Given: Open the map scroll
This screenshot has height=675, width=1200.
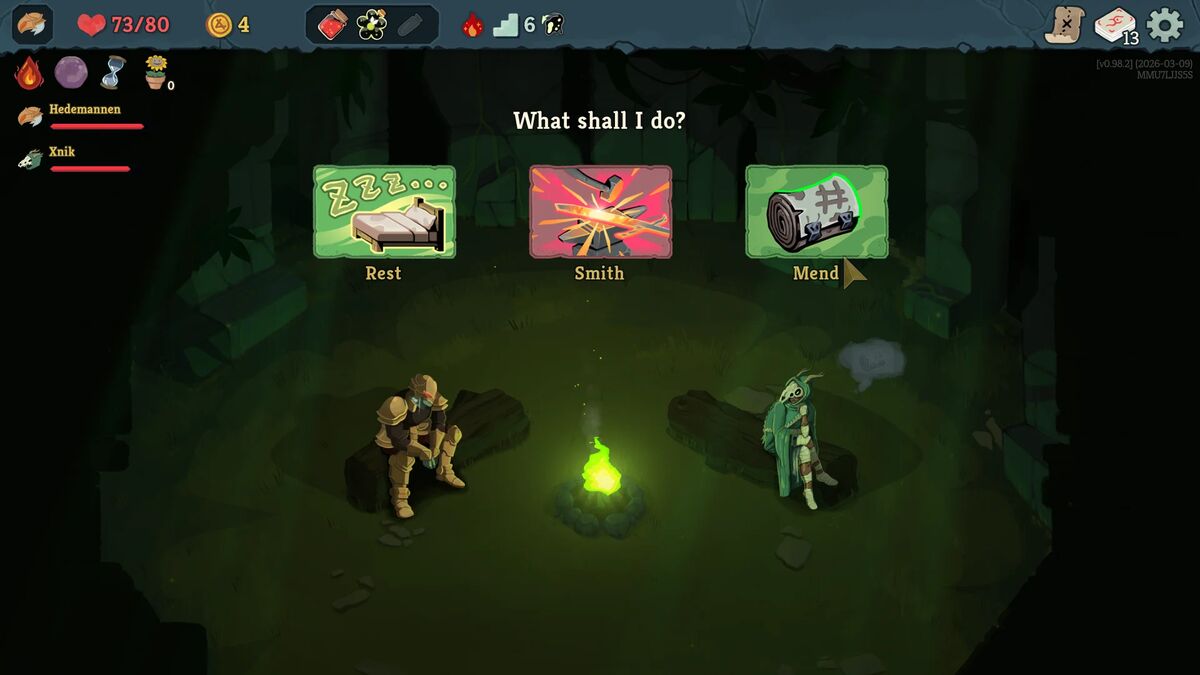Looking at the screenshot, I should click(x=1064, y=25).
